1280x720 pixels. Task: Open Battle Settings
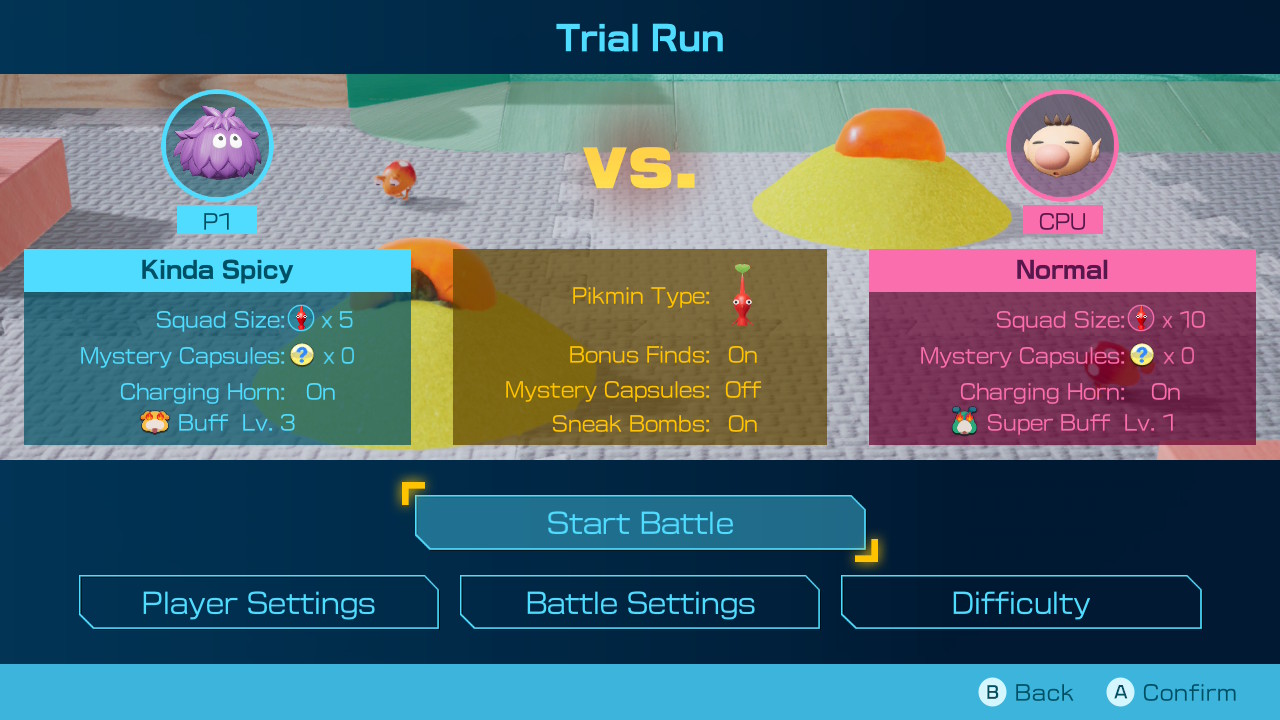pos(640,603)
